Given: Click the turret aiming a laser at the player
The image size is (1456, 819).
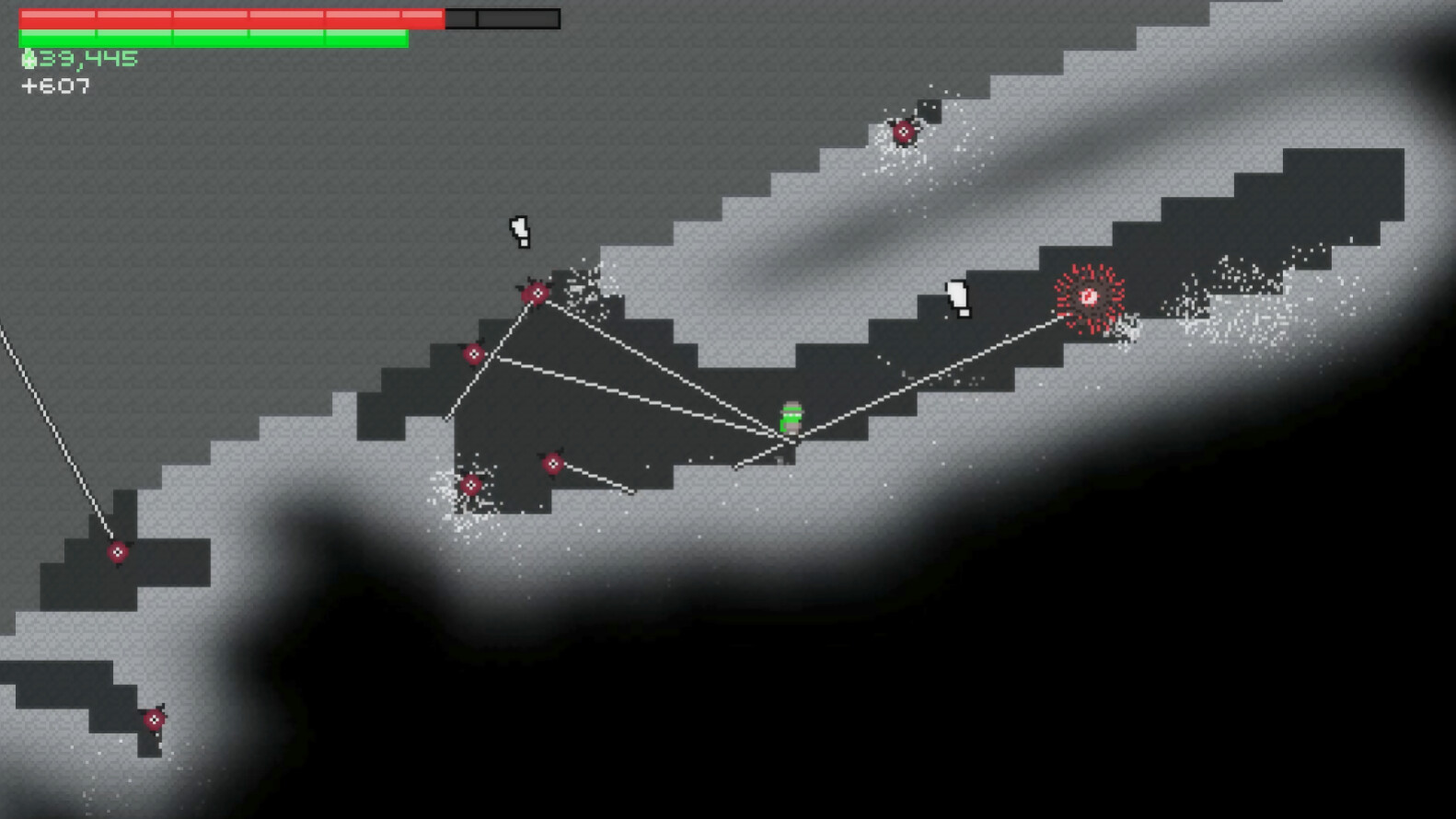Looking at the screenshot, I should 537,293.
